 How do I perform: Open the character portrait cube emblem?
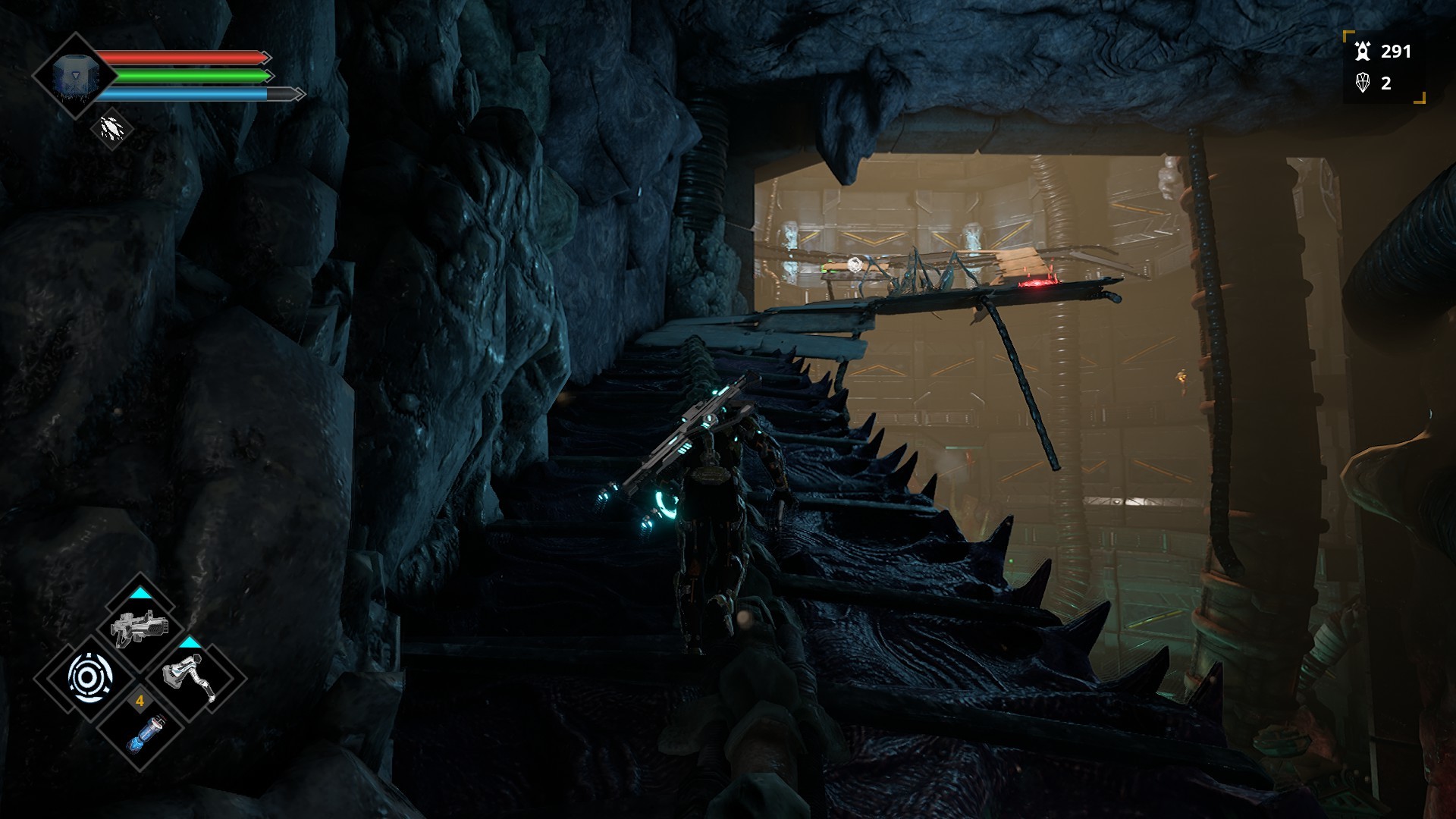pyautogui.click(x=74, y=76)
